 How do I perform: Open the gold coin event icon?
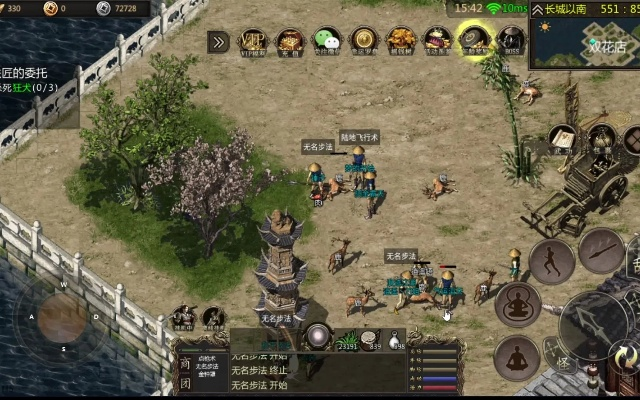(363, 41)
